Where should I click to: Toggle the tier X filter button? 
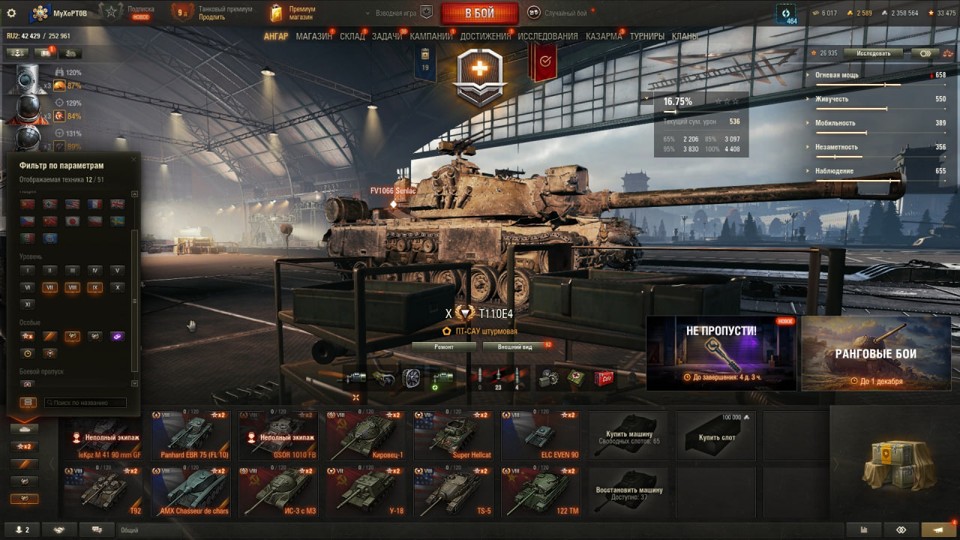tap(117, 287)
